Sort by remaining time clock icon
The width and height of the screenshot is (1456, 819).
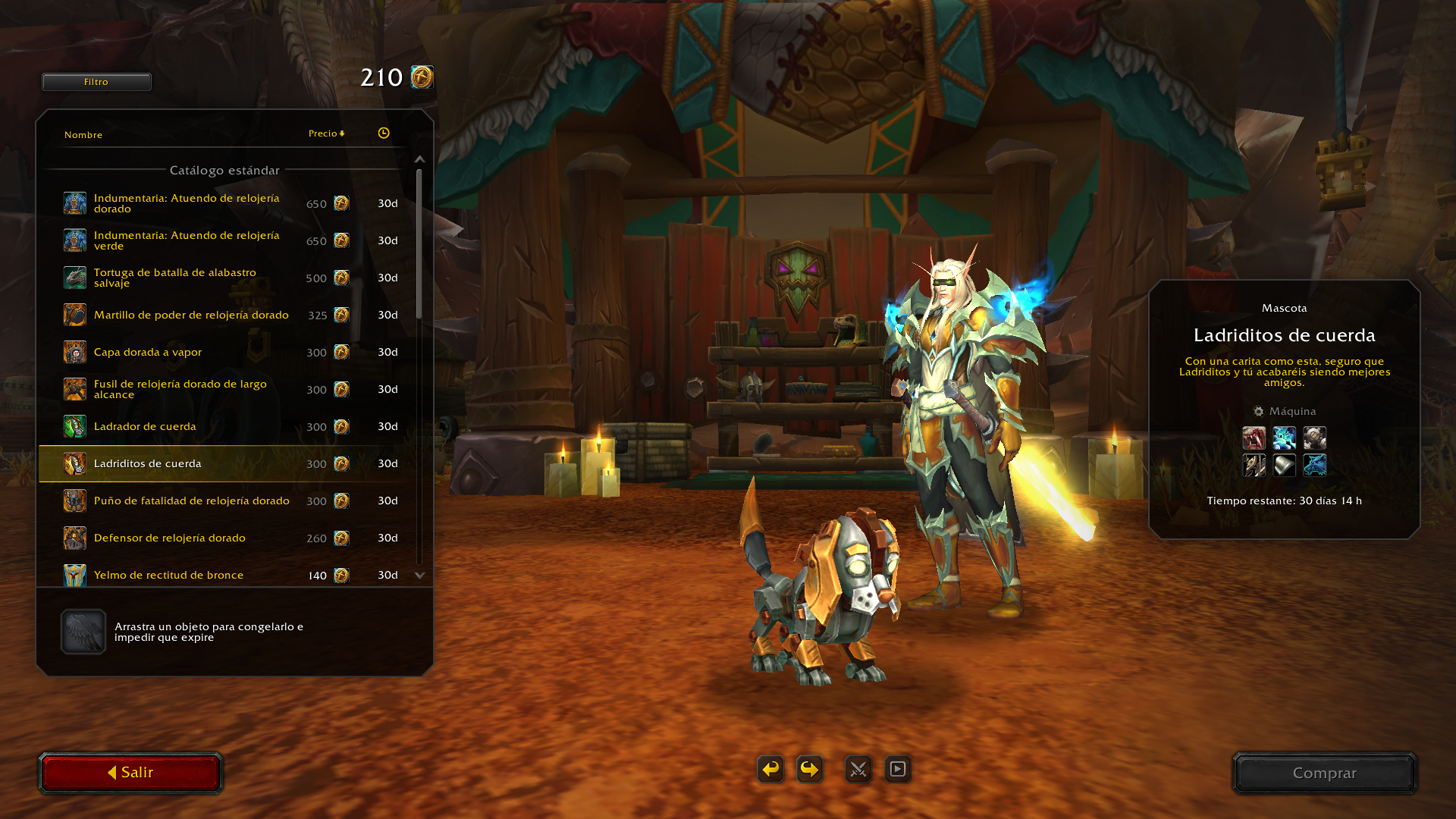[x=384, y=133]
